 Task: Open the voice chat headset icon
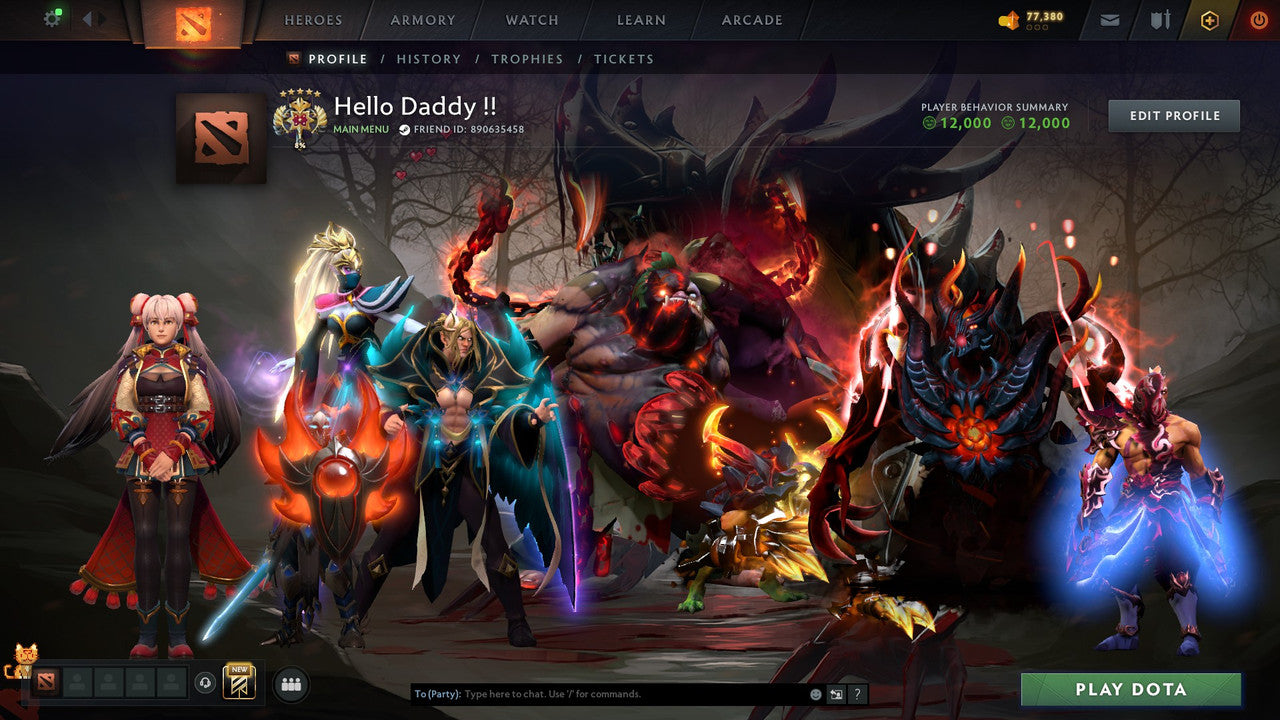click(204, 683)
